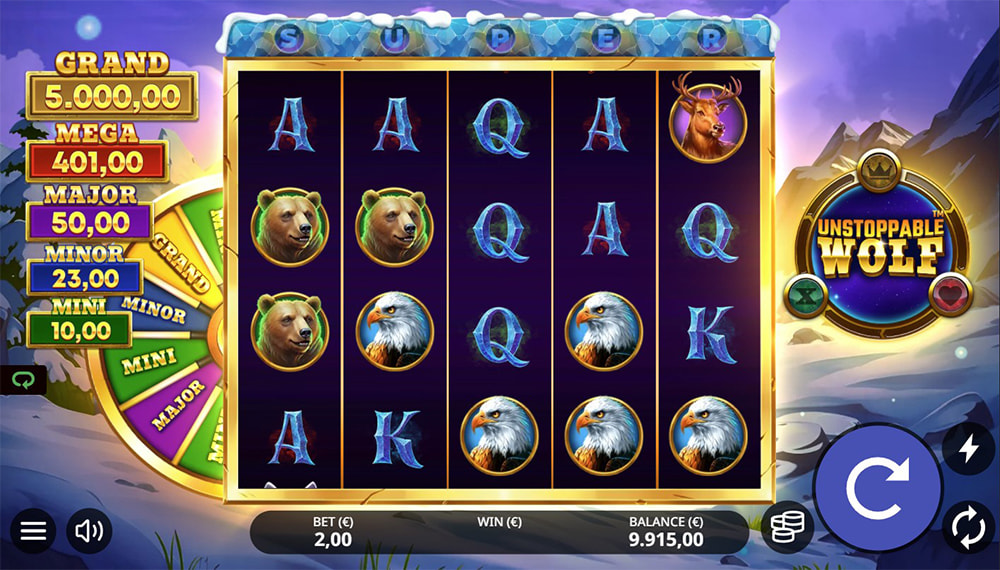
Task: Toggle the sound speaker icon
Action: (89, 531)
